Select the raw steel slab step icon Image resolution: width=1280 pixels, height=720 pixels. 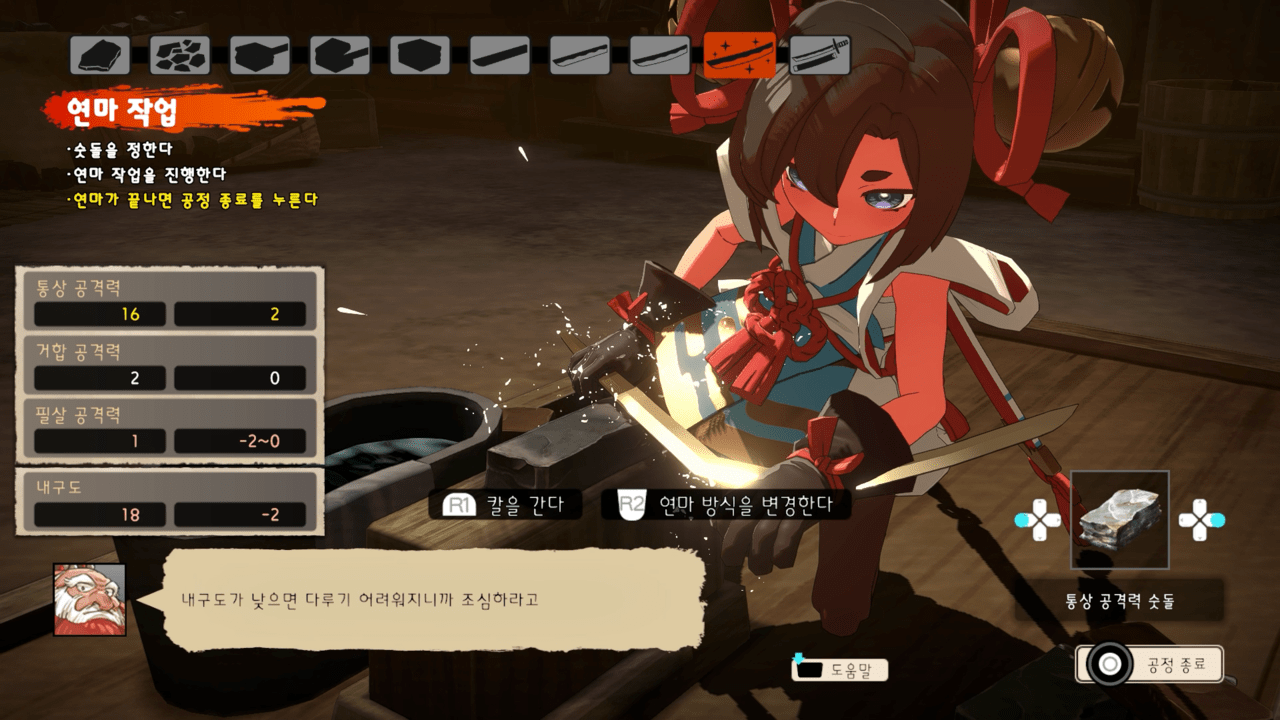click(x=100, y=55)
